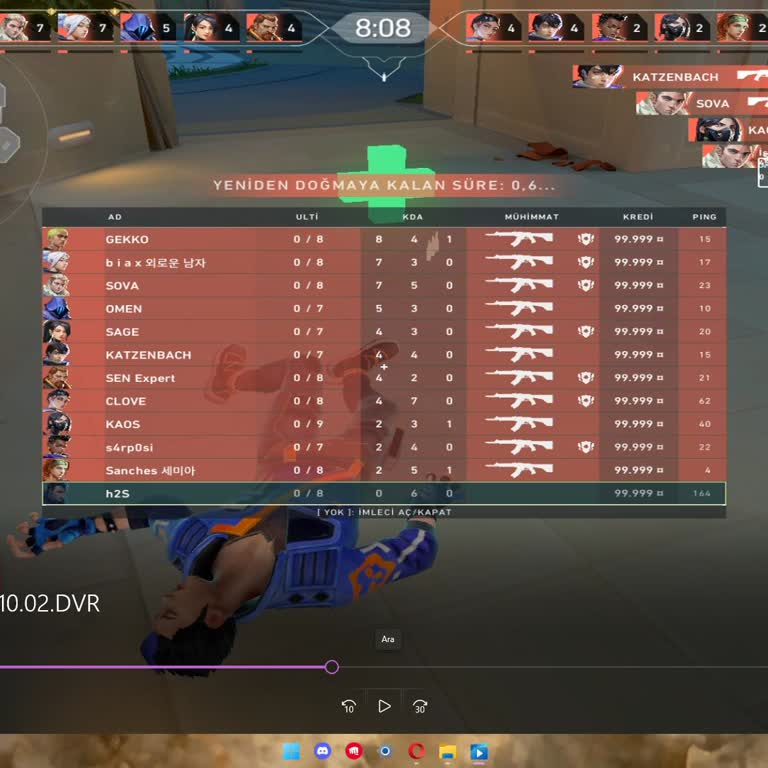Viewport: 768px width, 768px height.
Task: Click the PING column header
Action: (704, 217)
